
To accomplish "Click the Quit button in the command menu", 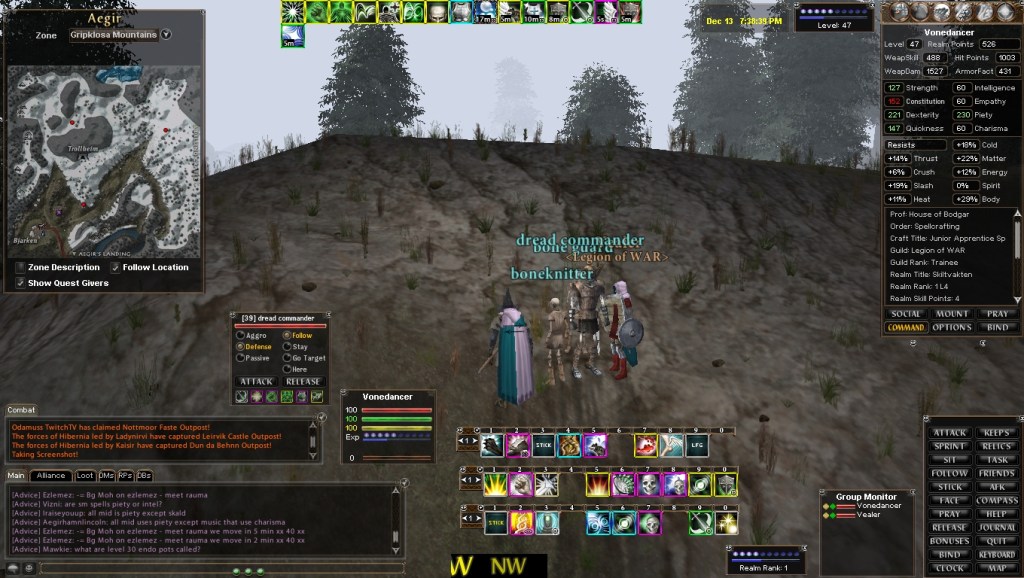I will pyautogui.click(x=996, y=540).
